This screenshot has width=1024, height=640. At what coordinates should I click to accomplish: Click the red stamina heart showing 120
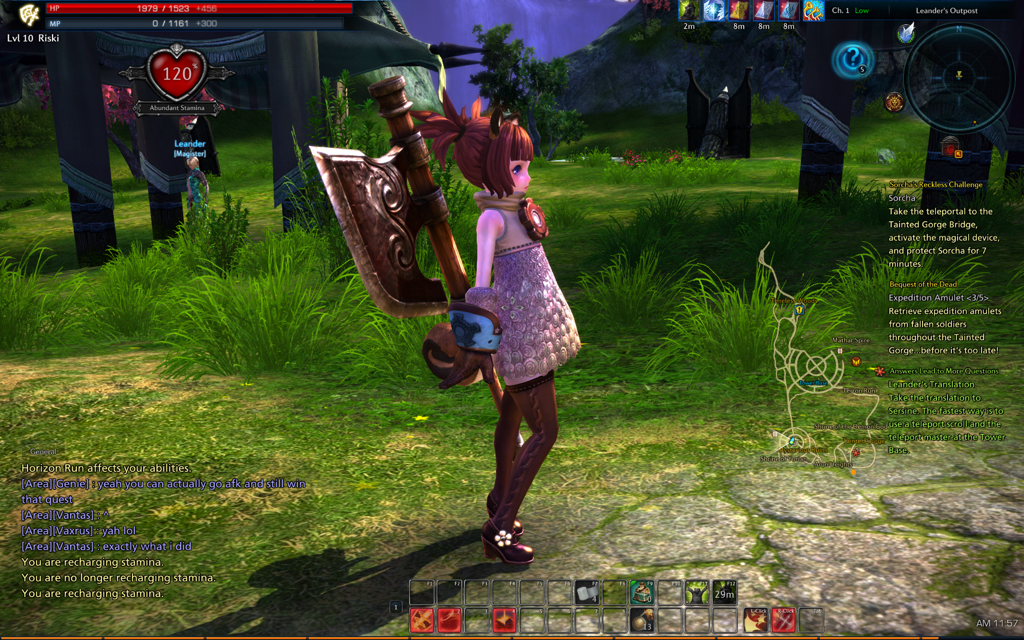click(x=176, y=74)
